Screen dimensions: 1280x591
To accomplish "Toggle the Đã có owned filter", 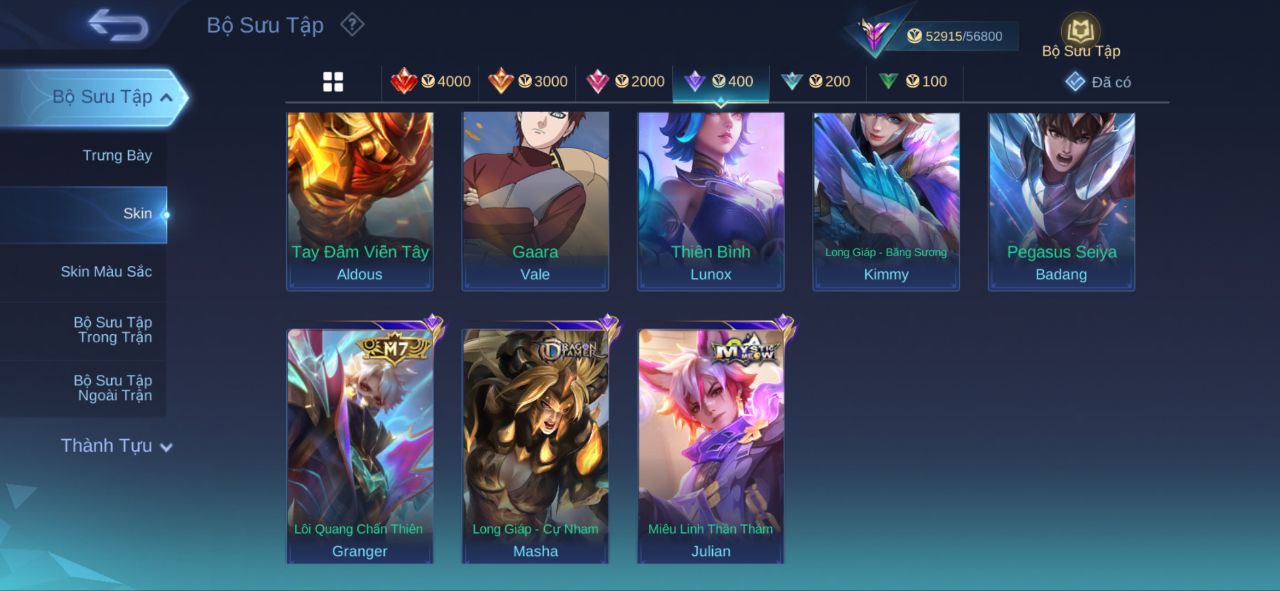I will (x=1098, y=82).
